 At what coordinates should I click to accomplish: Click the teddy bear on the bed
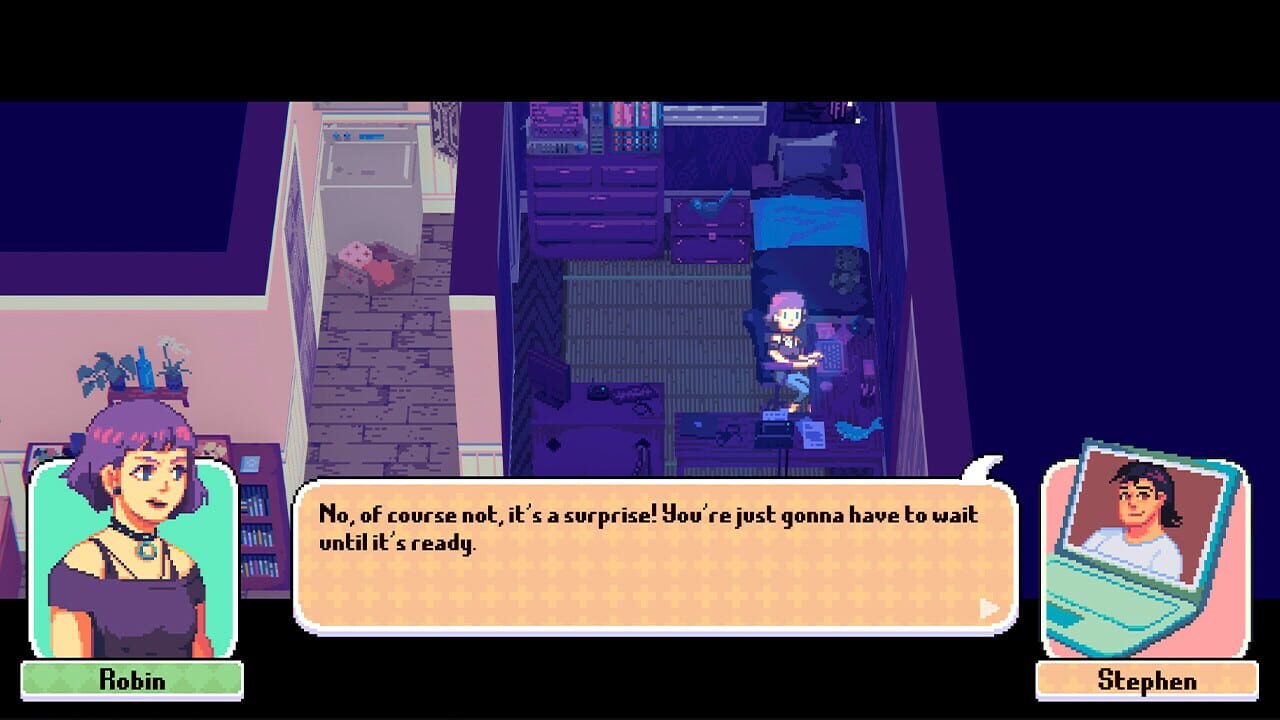pos(847,276)
